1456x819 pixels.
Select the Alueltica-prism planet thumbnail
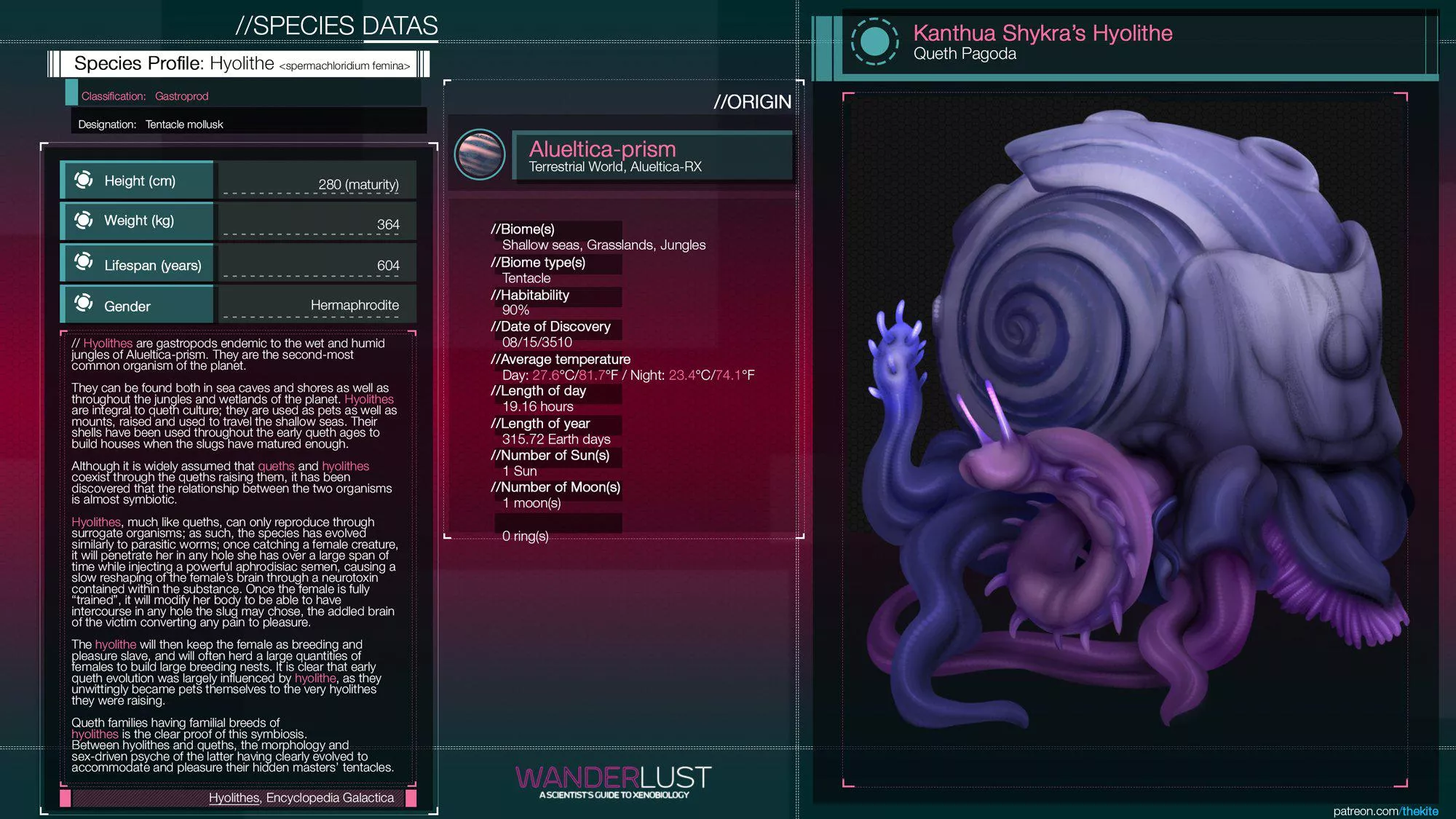(x=479, y=154)
